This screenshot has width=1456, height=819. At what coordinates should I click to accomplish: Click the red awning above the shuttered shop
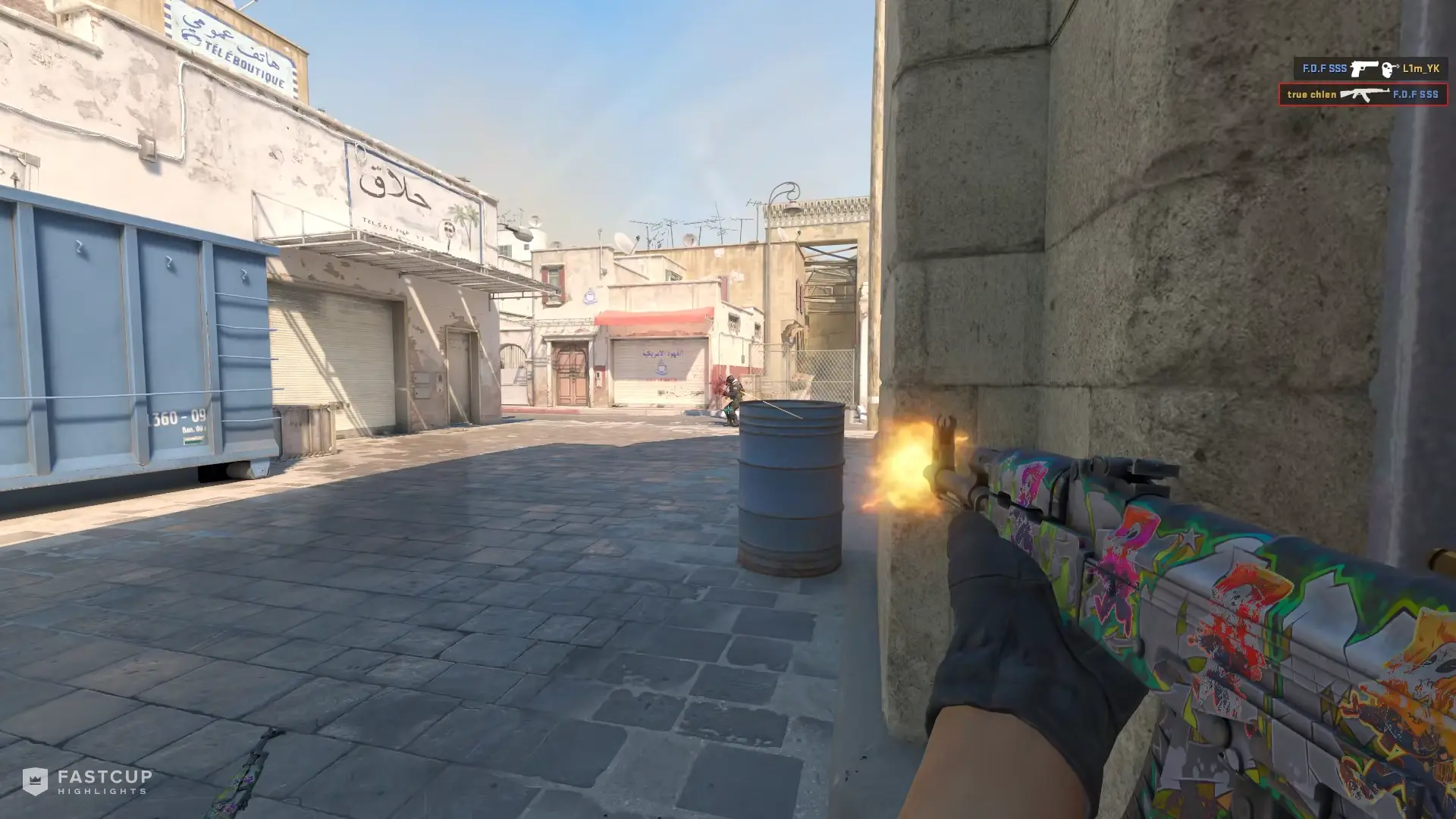click(x=656, y=317)
